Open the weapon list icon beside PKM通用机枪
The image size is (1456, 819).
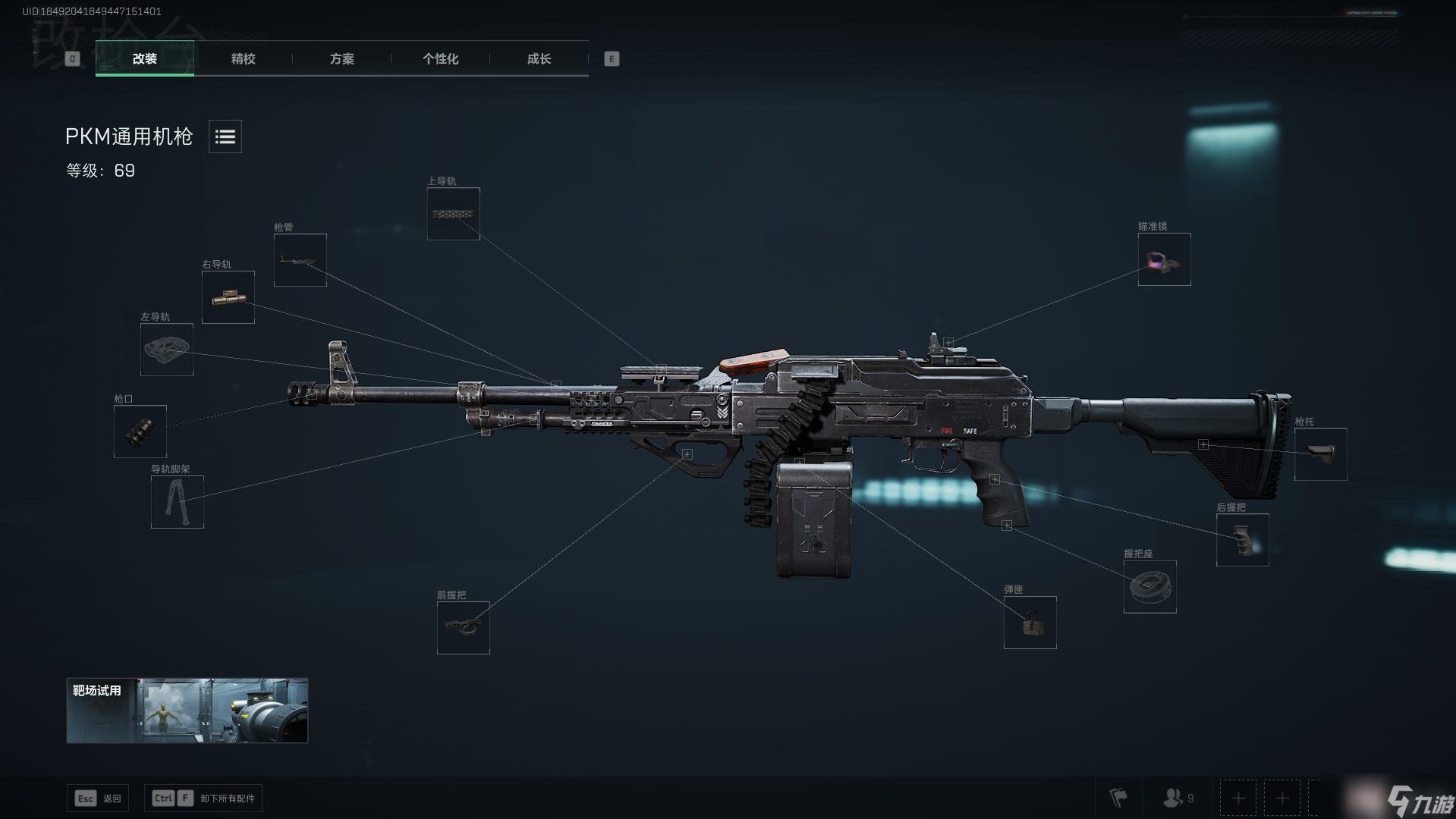[225, 136]
